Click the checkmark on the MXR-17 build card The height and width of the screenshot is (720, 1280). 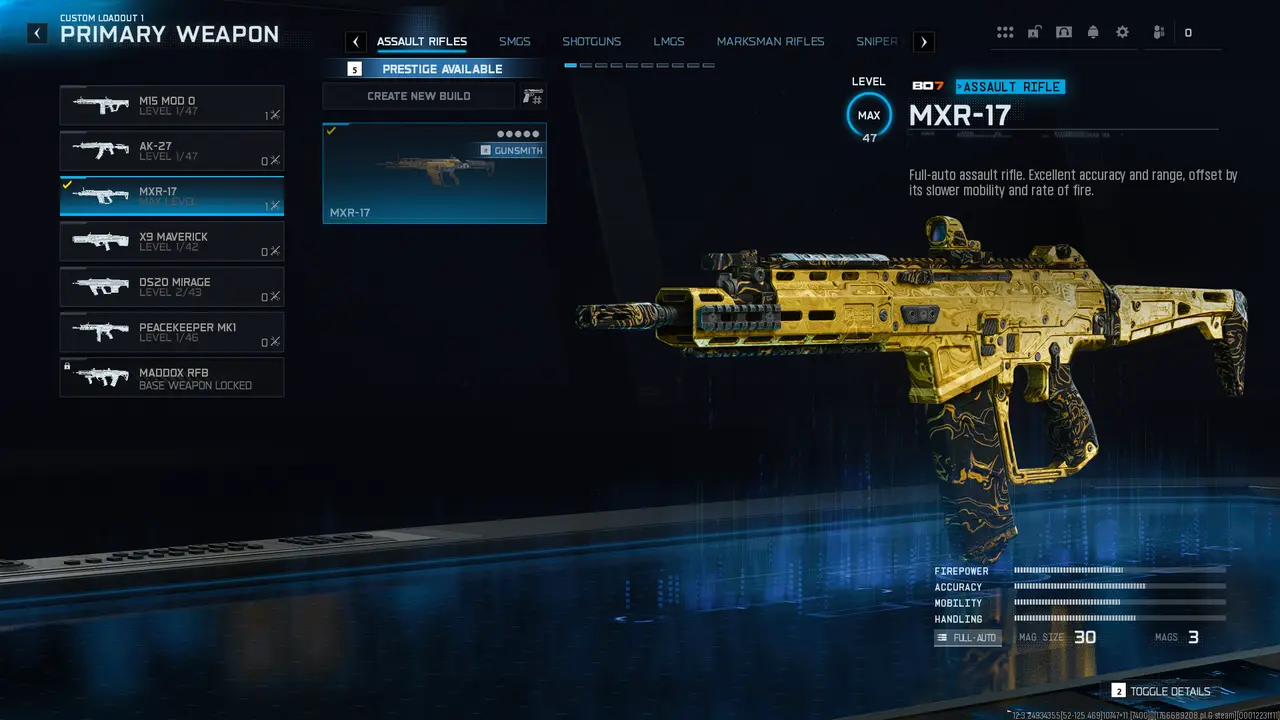333,130
